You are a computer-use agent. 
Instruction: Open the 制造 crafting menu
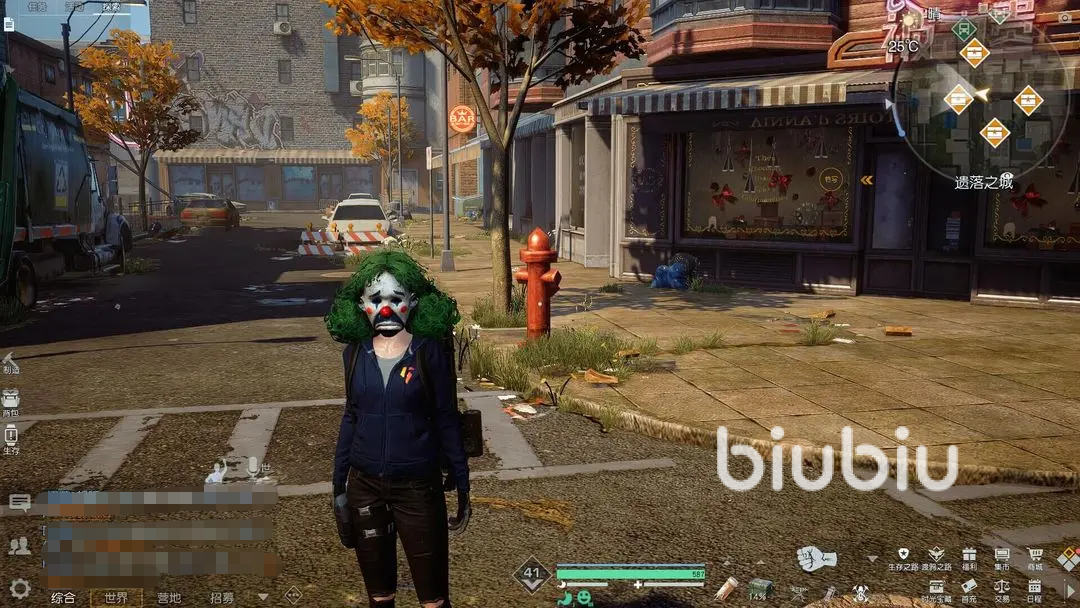(10, 362)
